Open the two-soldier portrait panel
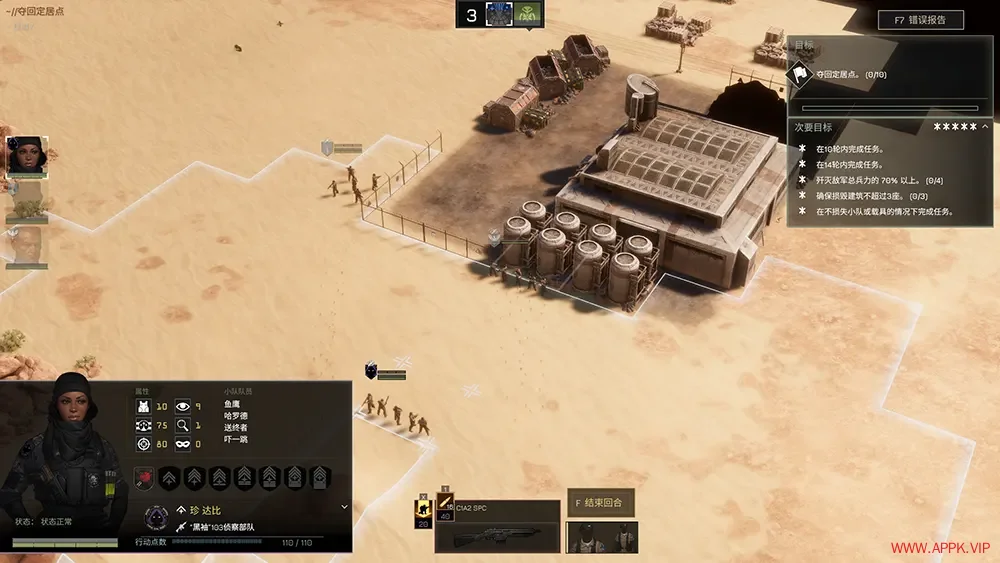Image resolution: width=1000 pixels, height=563 pixels. [601, 537]
